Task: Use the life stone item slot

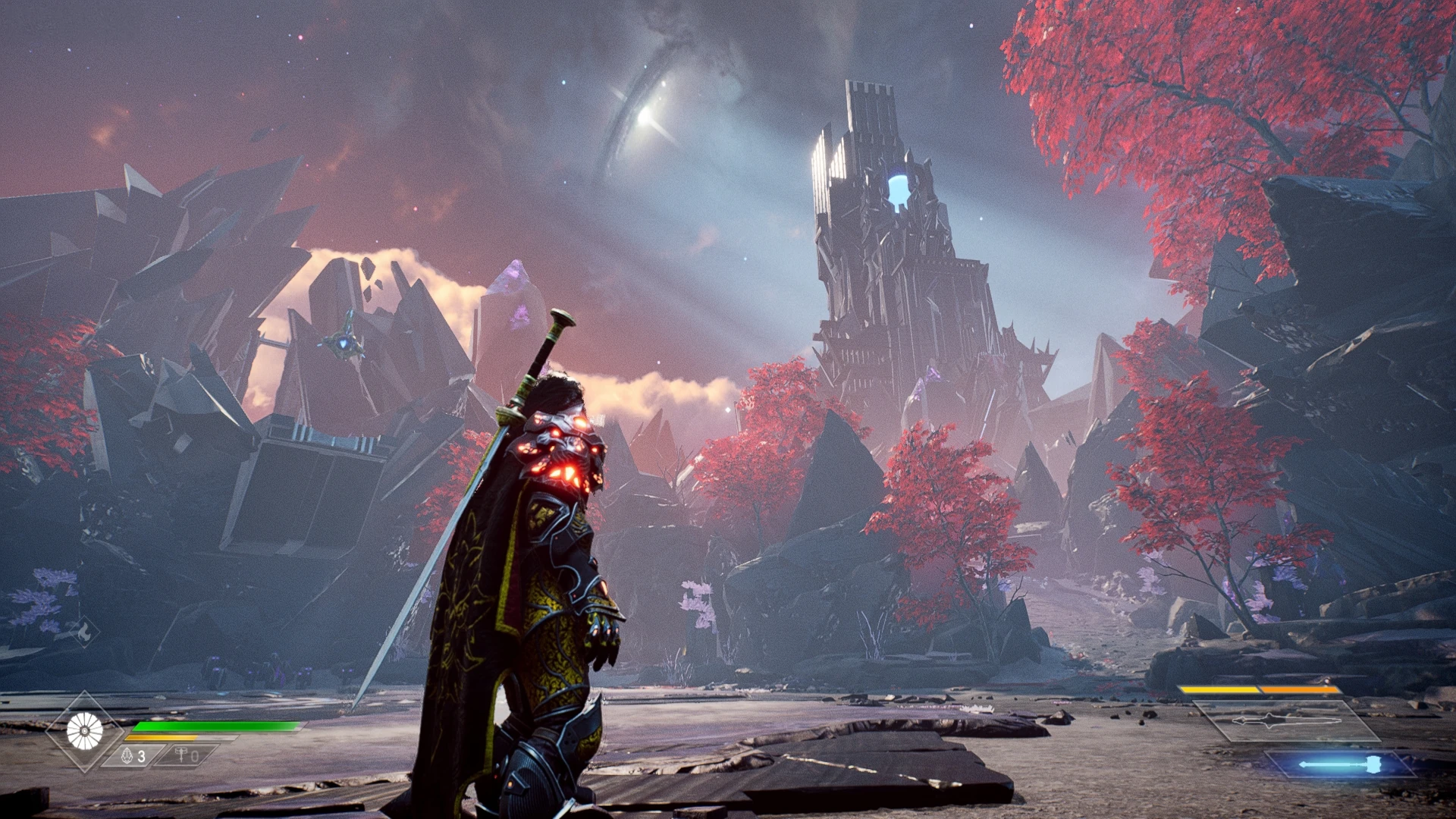Action: pos(133,756)
